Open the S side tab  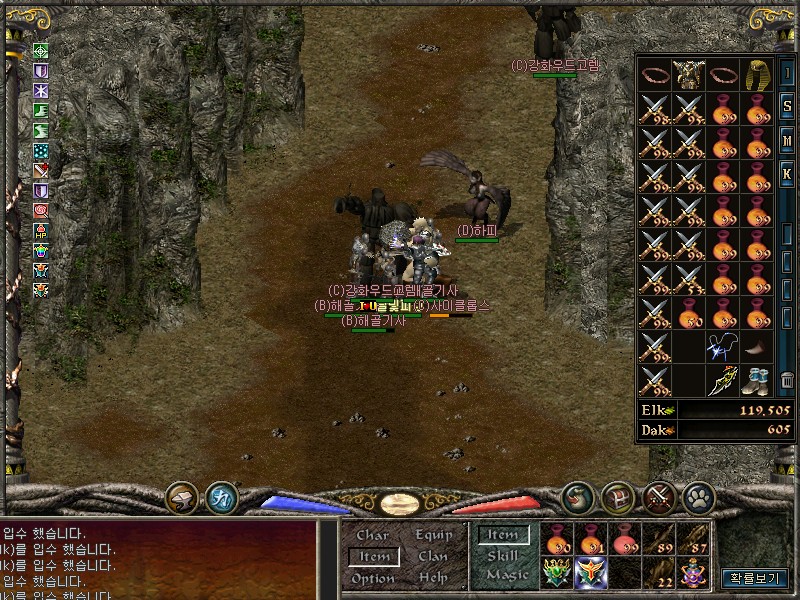(x=787, y=107)
